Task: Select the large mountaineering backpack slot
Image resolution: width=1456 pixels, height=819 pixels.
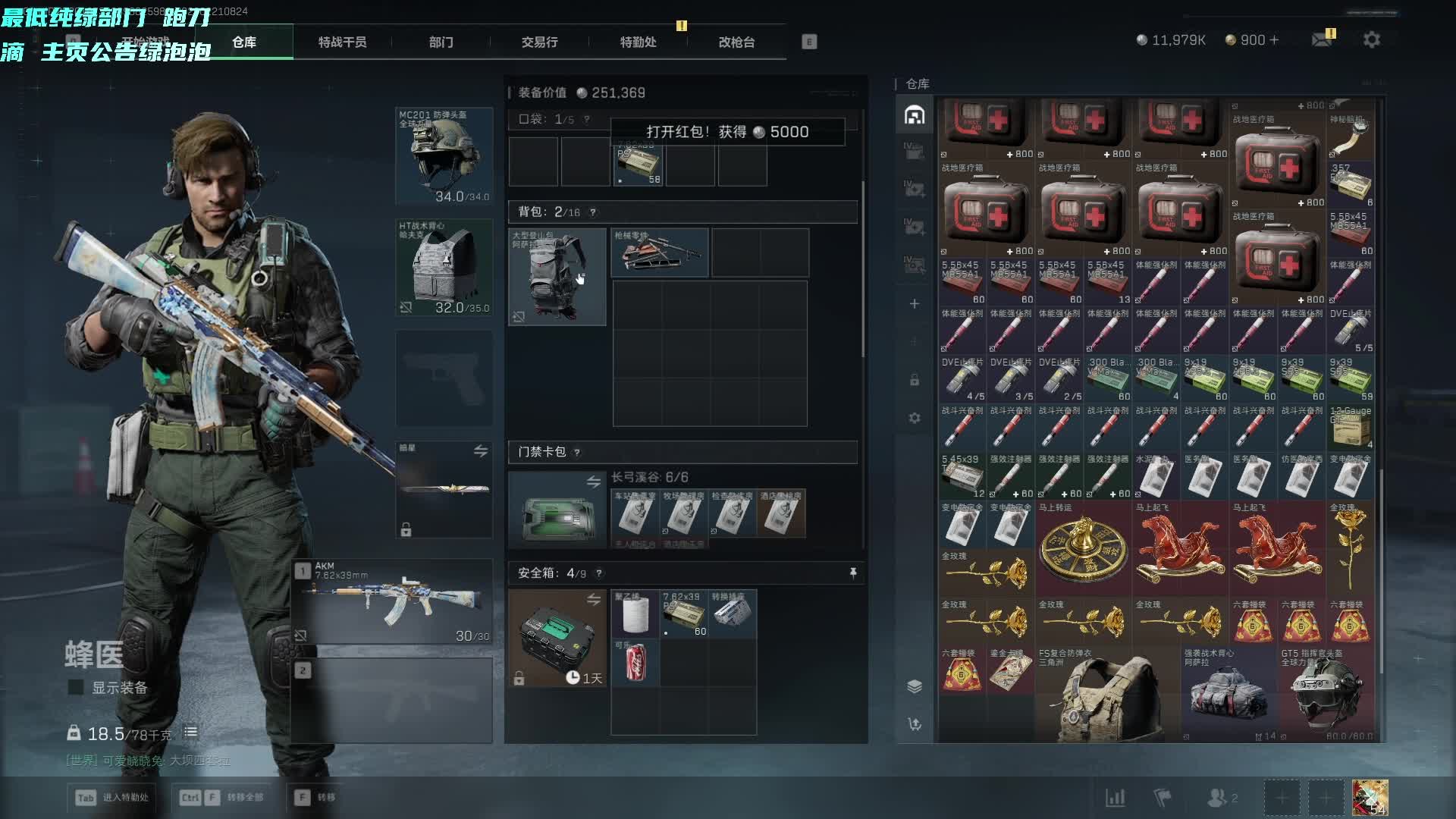Action: pyautogui.click(x=557, y=277)
